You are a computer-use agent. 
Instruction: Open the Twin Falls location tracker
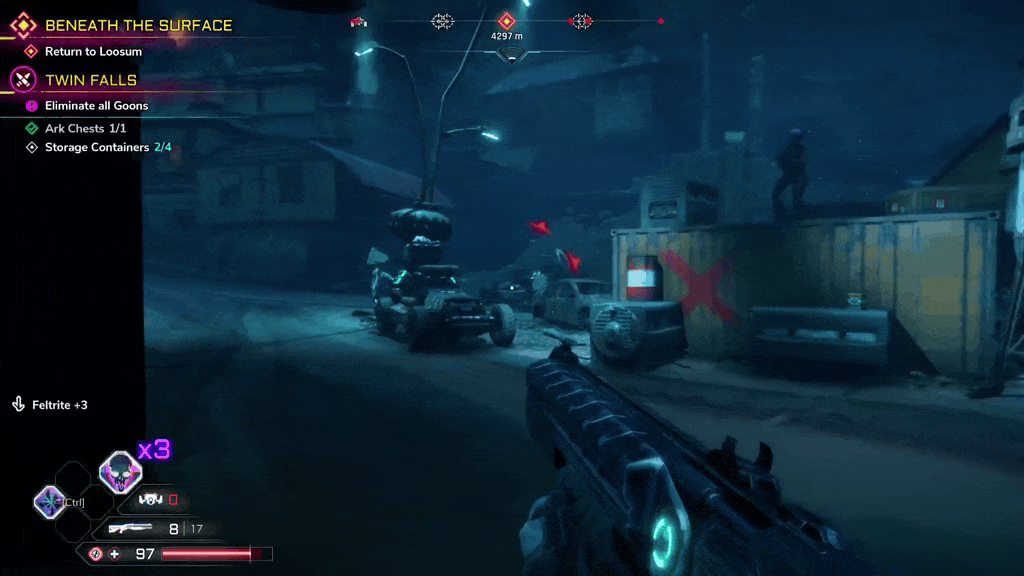tap(90, 80)
